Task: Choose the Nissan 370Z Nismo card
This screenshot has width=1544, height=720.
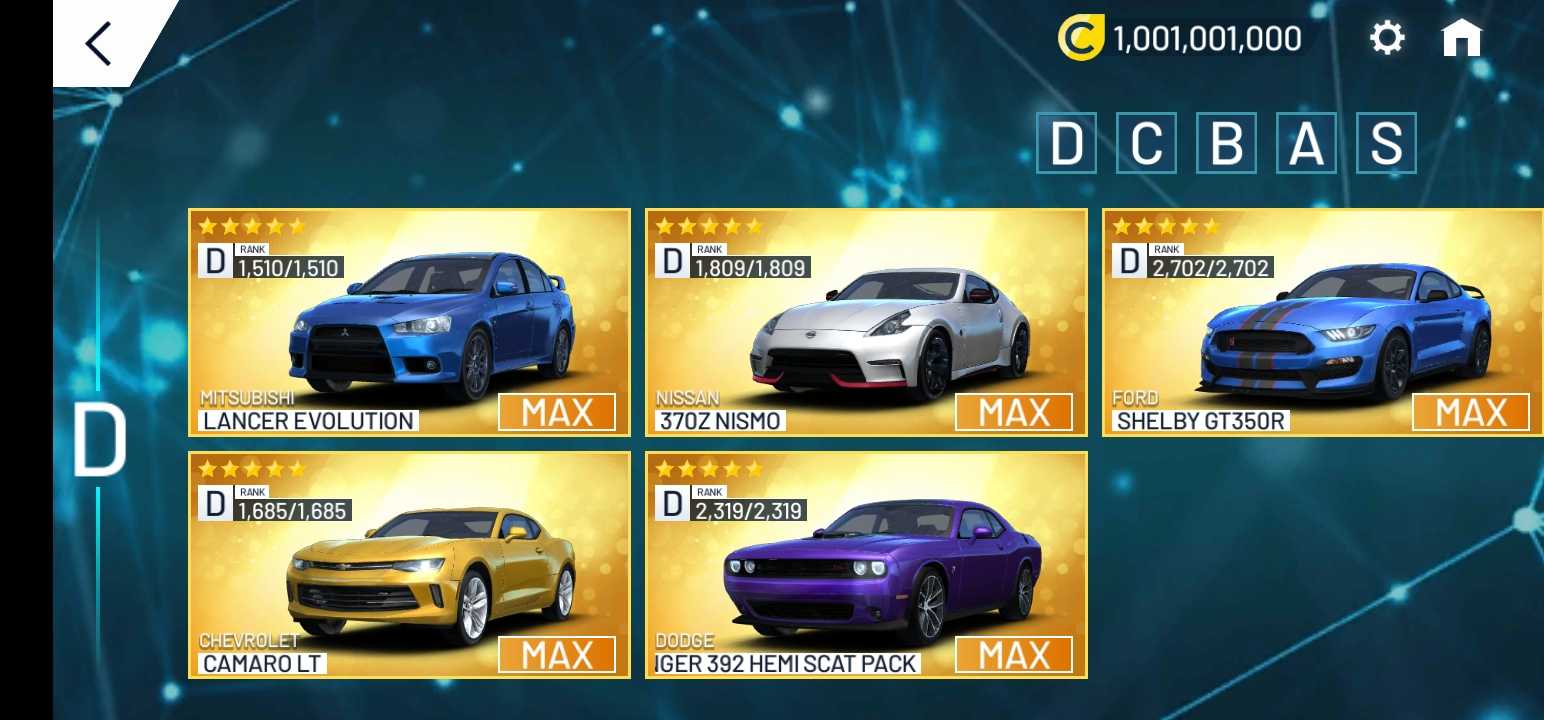Action: pyautogui.click(x=866, y=322)
